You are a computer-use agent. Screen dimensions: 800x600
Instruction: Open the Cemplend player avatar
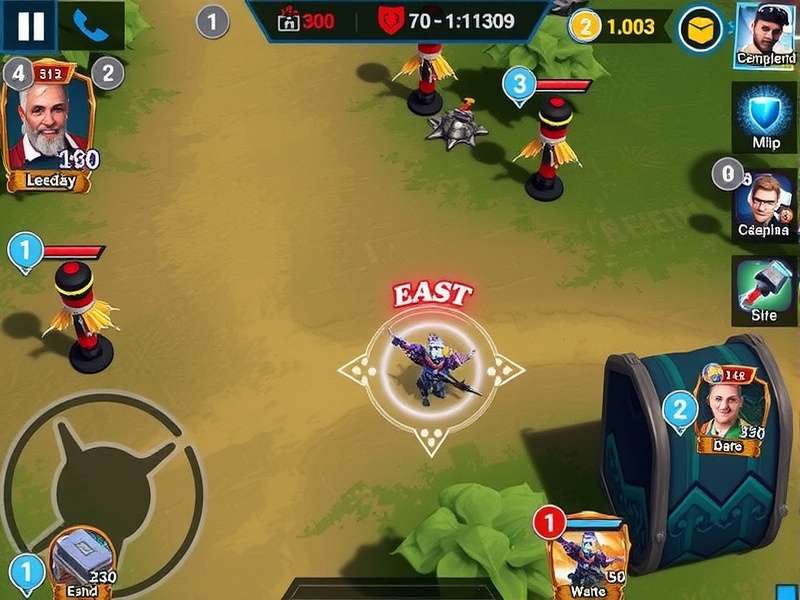coord(765,33)
